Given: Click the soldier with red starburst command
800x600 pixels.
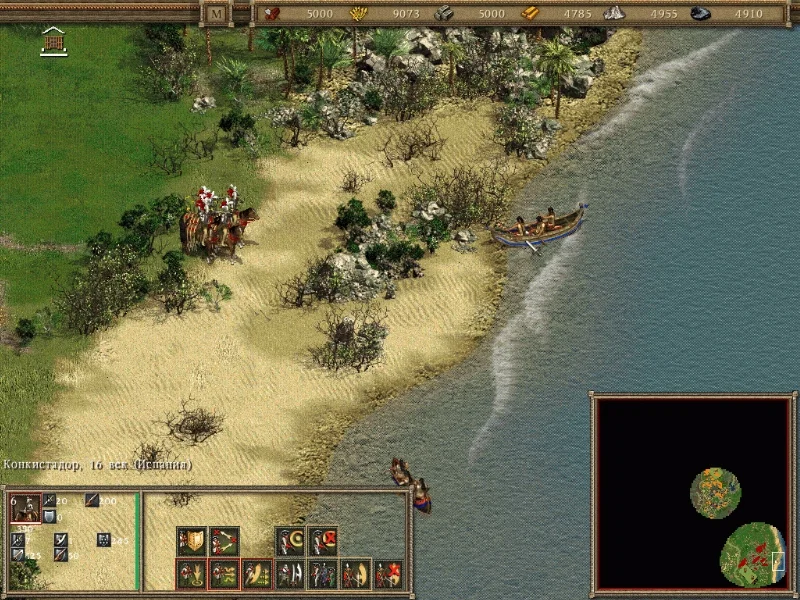Looking at the screenshot, I should click(x=388, y=574).
